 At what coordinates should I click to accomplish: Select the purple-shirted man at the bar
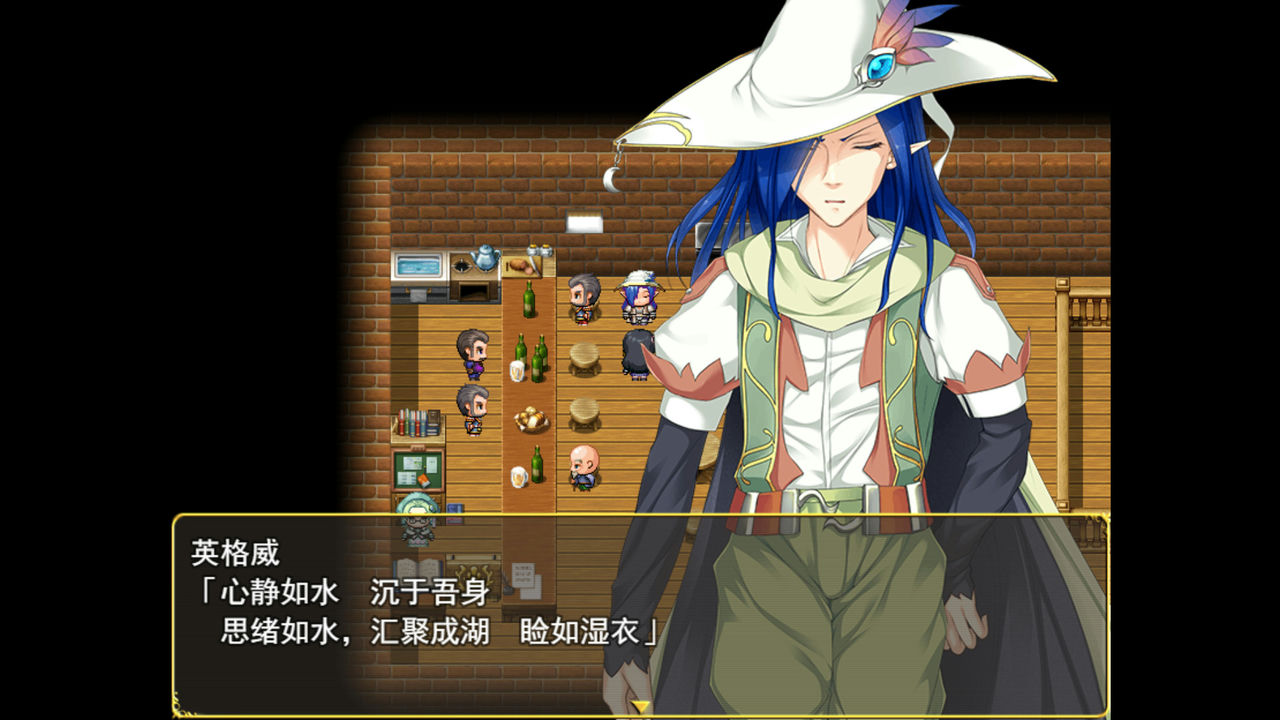(473, 351)
